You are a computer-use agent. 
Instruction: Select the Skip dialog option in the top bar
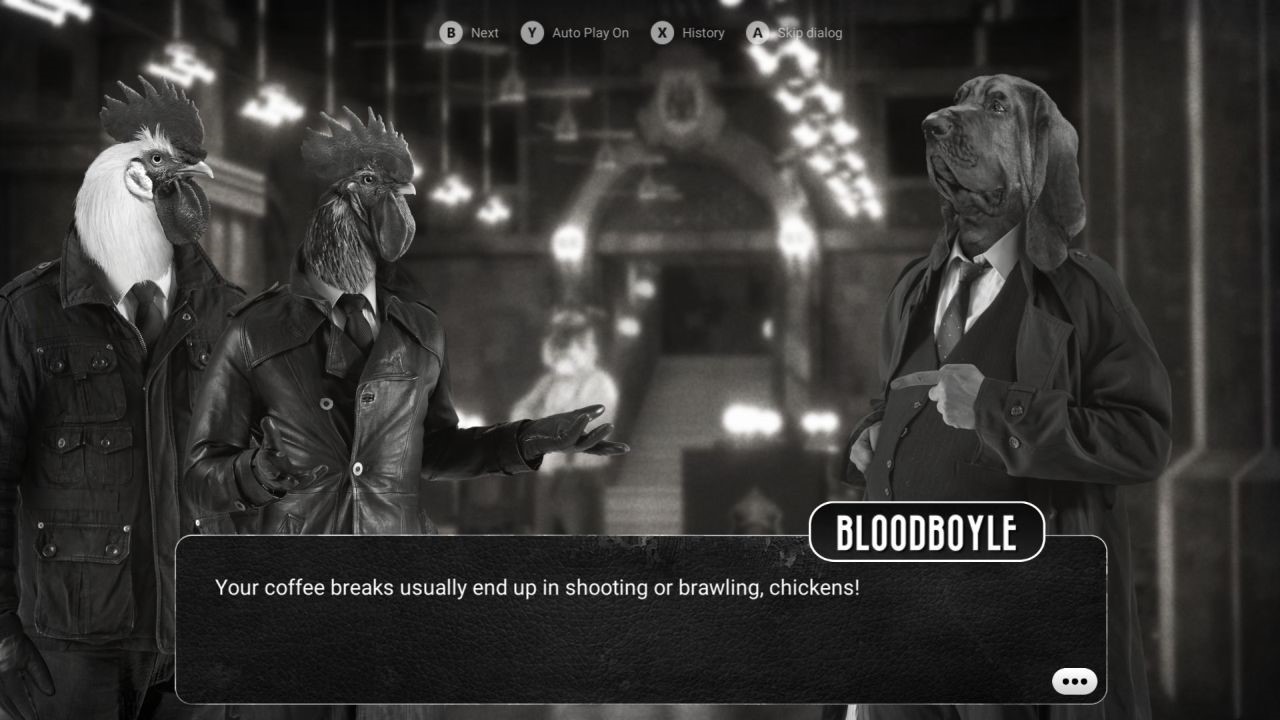click(806, 32)
